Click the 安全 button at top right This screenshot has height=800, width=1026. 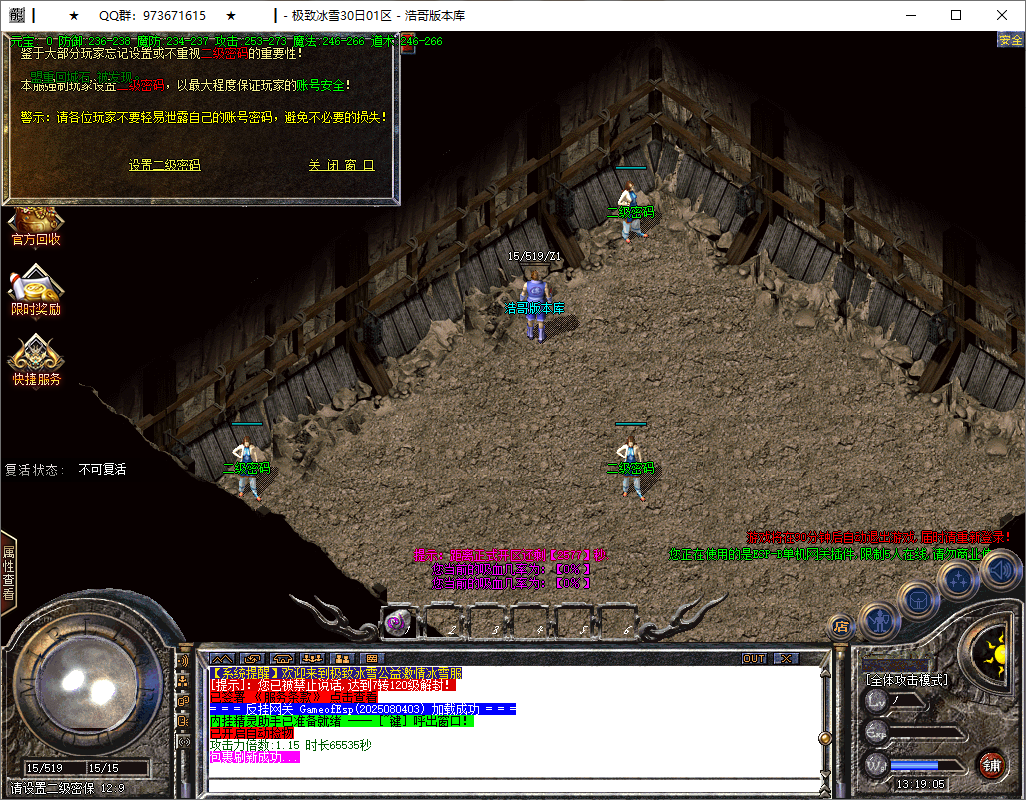pos(1010,40)
